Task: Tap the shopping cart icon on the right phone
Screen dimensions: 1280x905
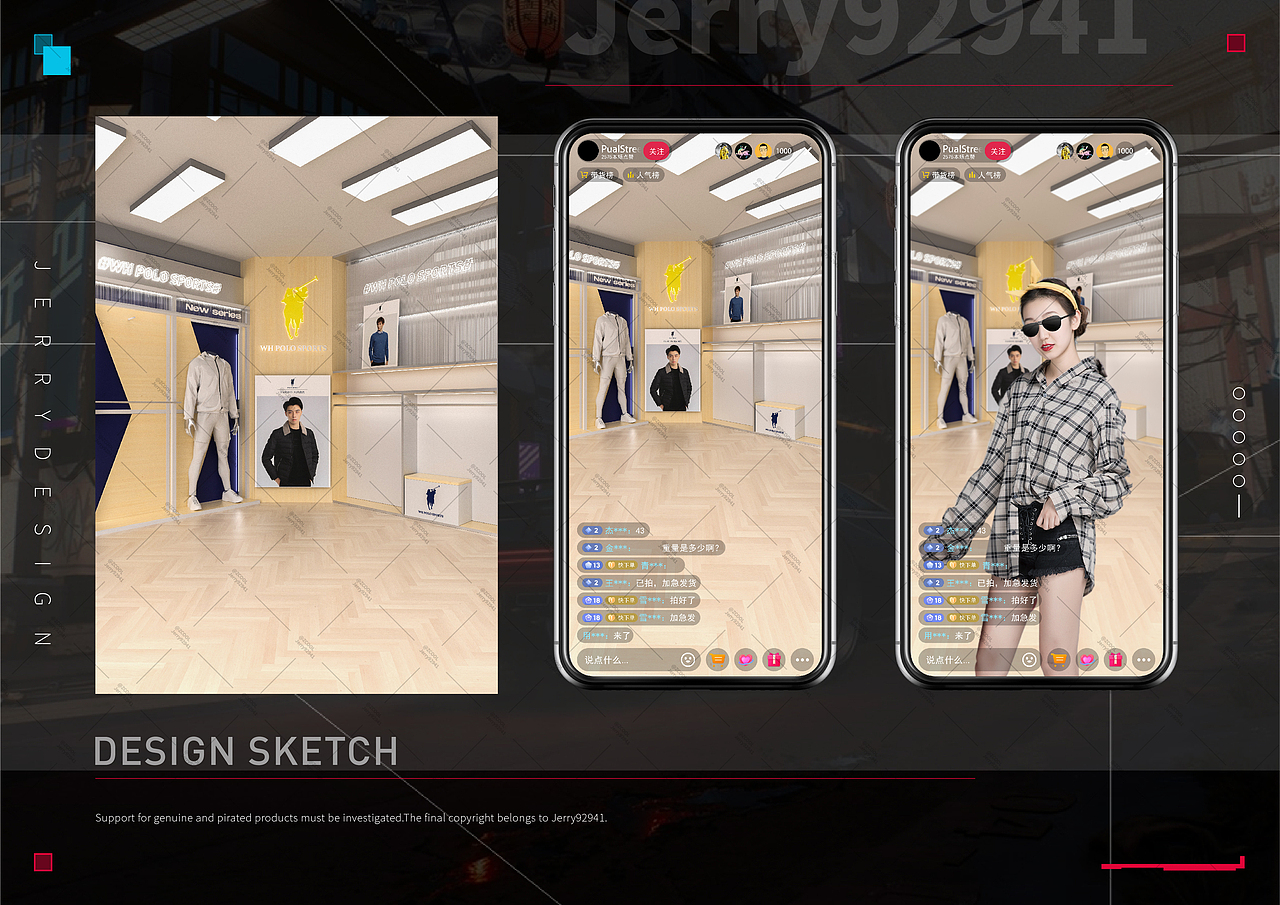Action: (x=1058, y=660)
